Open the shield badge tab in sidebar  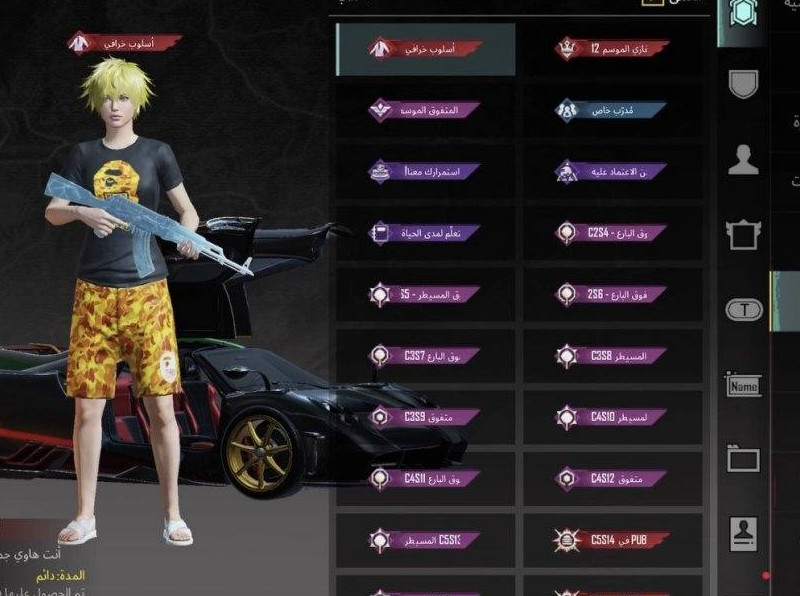[743, 84]
